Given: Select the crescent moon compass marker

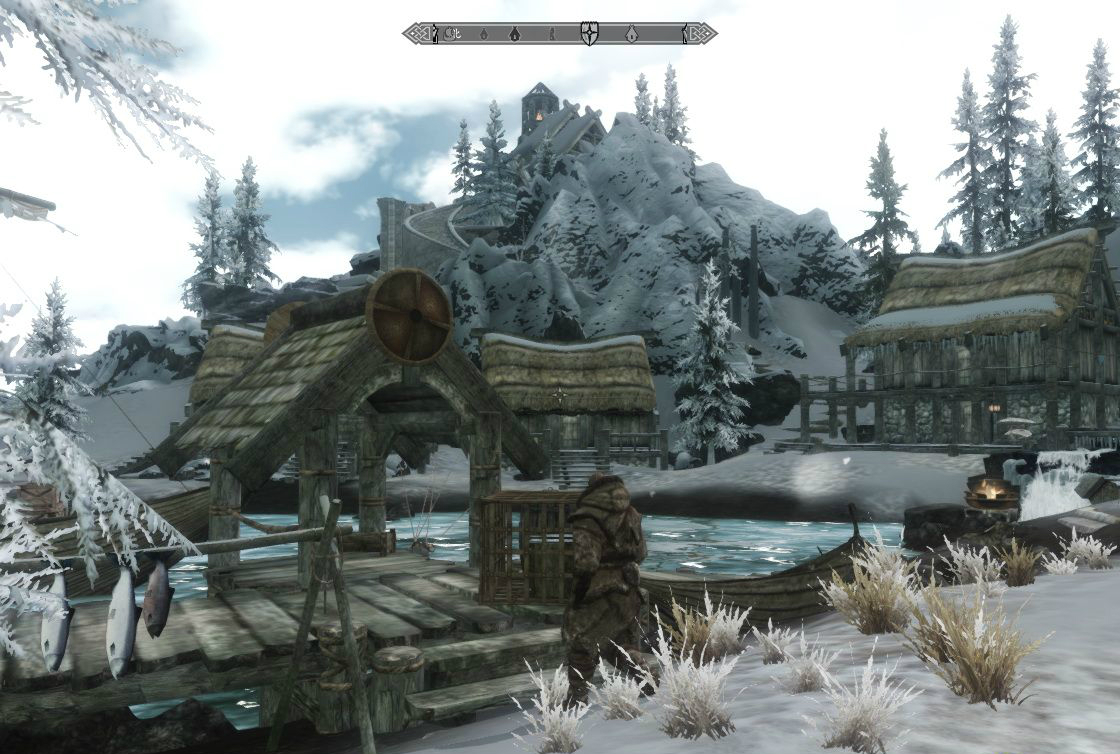Looking at the screenshot, I should (452, 33).
